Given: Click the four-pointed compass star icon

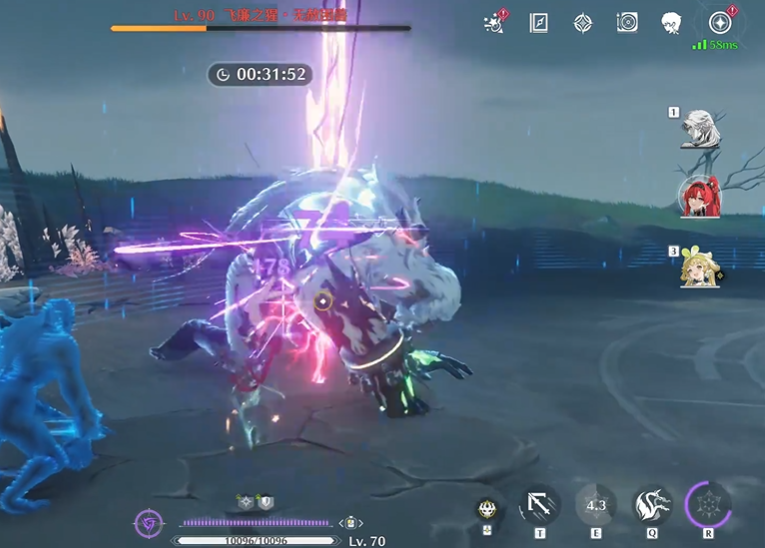Looking at the screenshot, I should 583,23.
